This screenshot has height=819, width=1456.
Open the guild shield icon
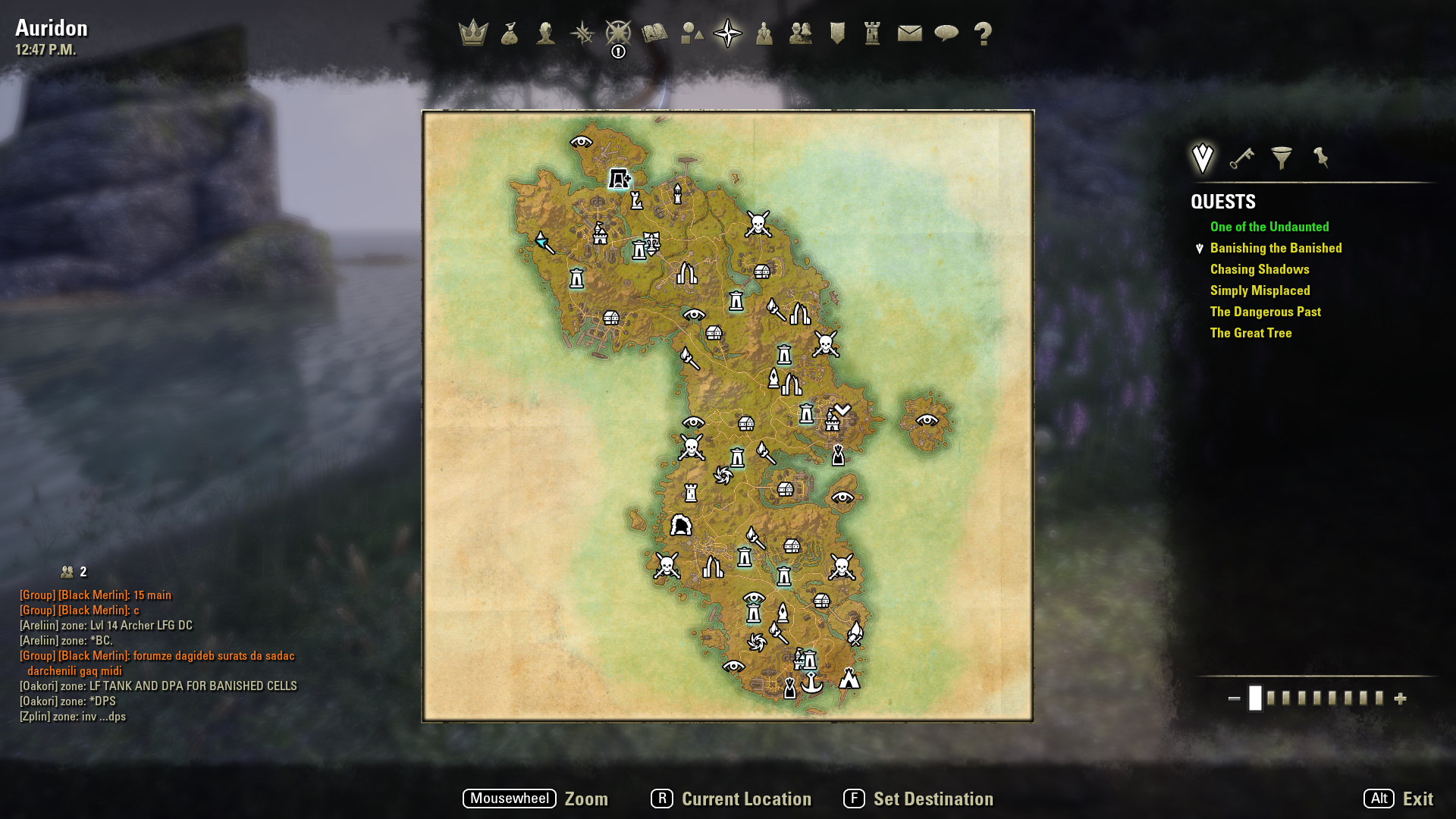click(837, 33)
